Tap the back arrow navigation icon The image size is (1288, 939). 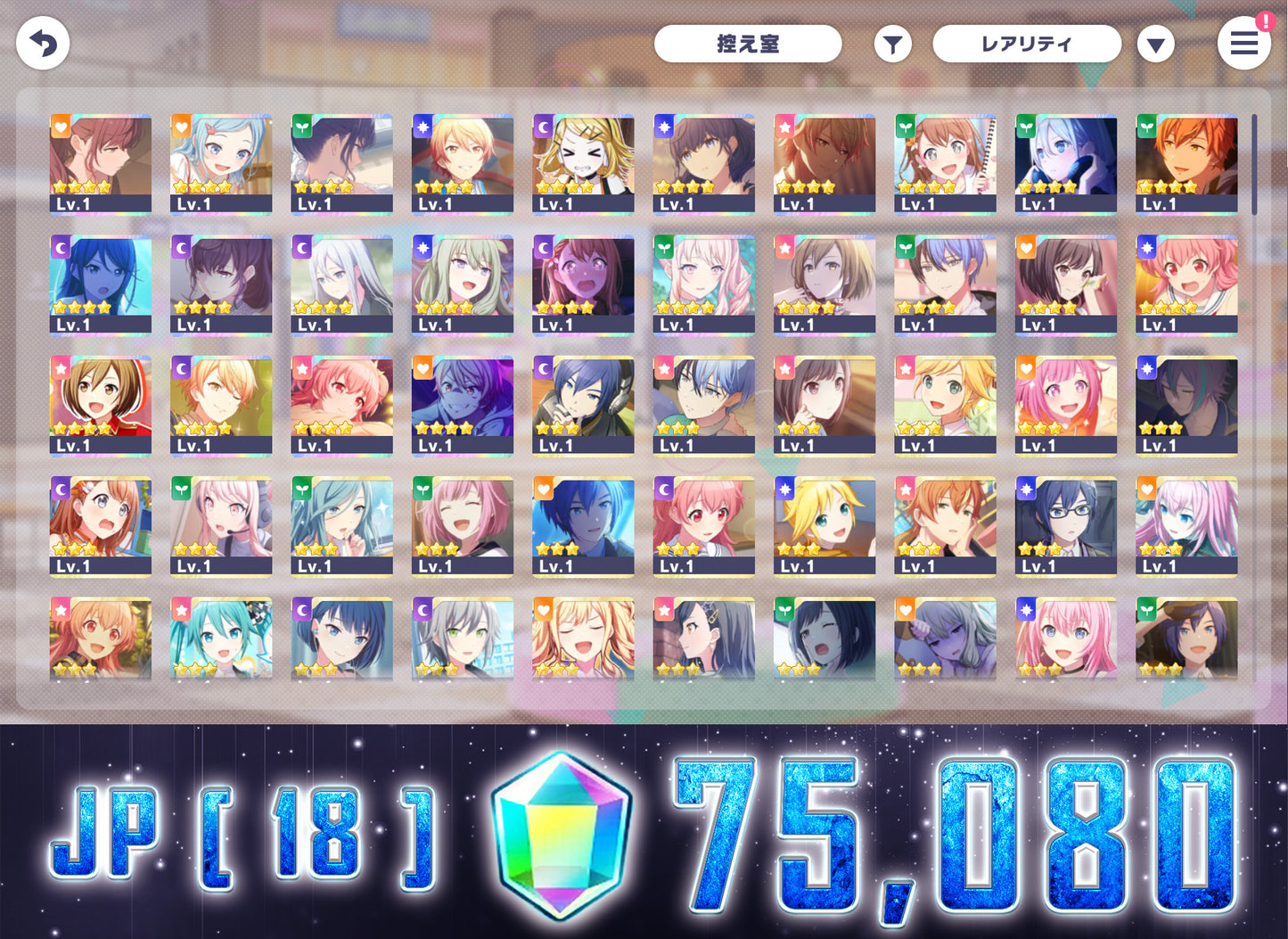42,43
